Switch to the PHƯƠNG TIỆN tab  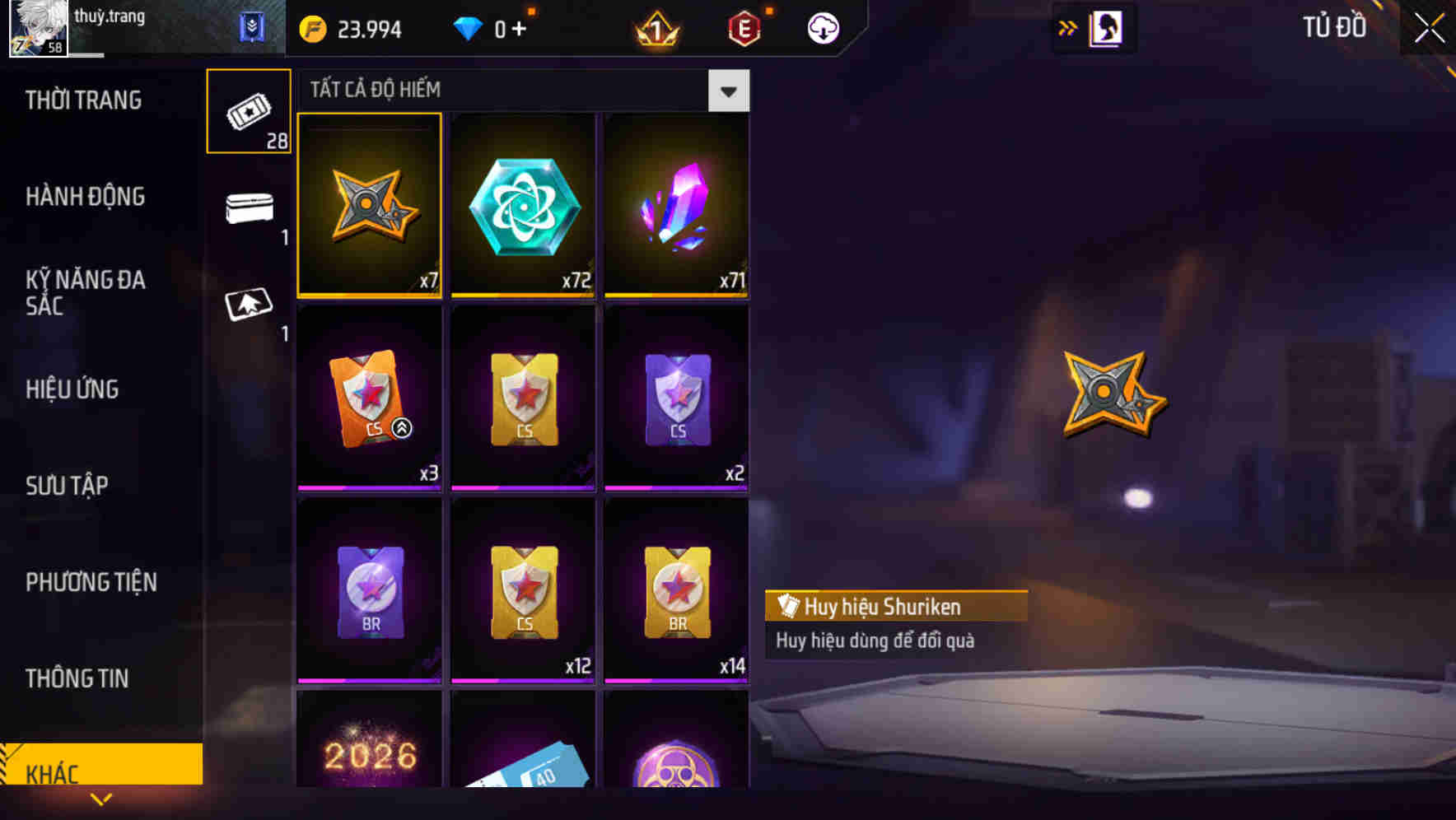[x=91, y=582]
